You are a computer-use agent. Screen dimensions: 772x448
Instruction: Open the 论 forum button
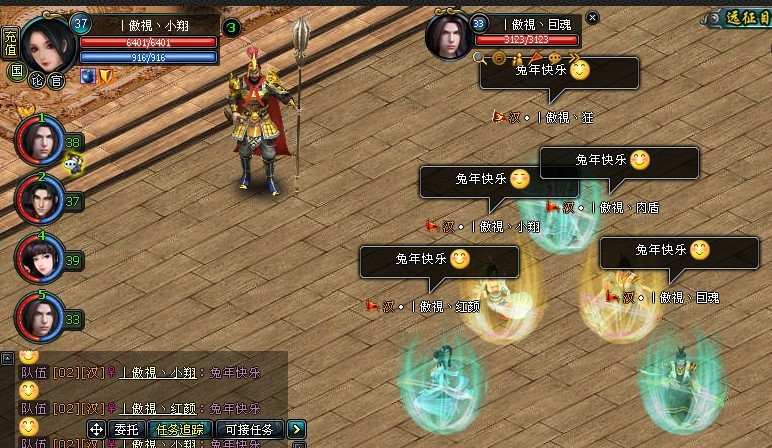(37, 79)
